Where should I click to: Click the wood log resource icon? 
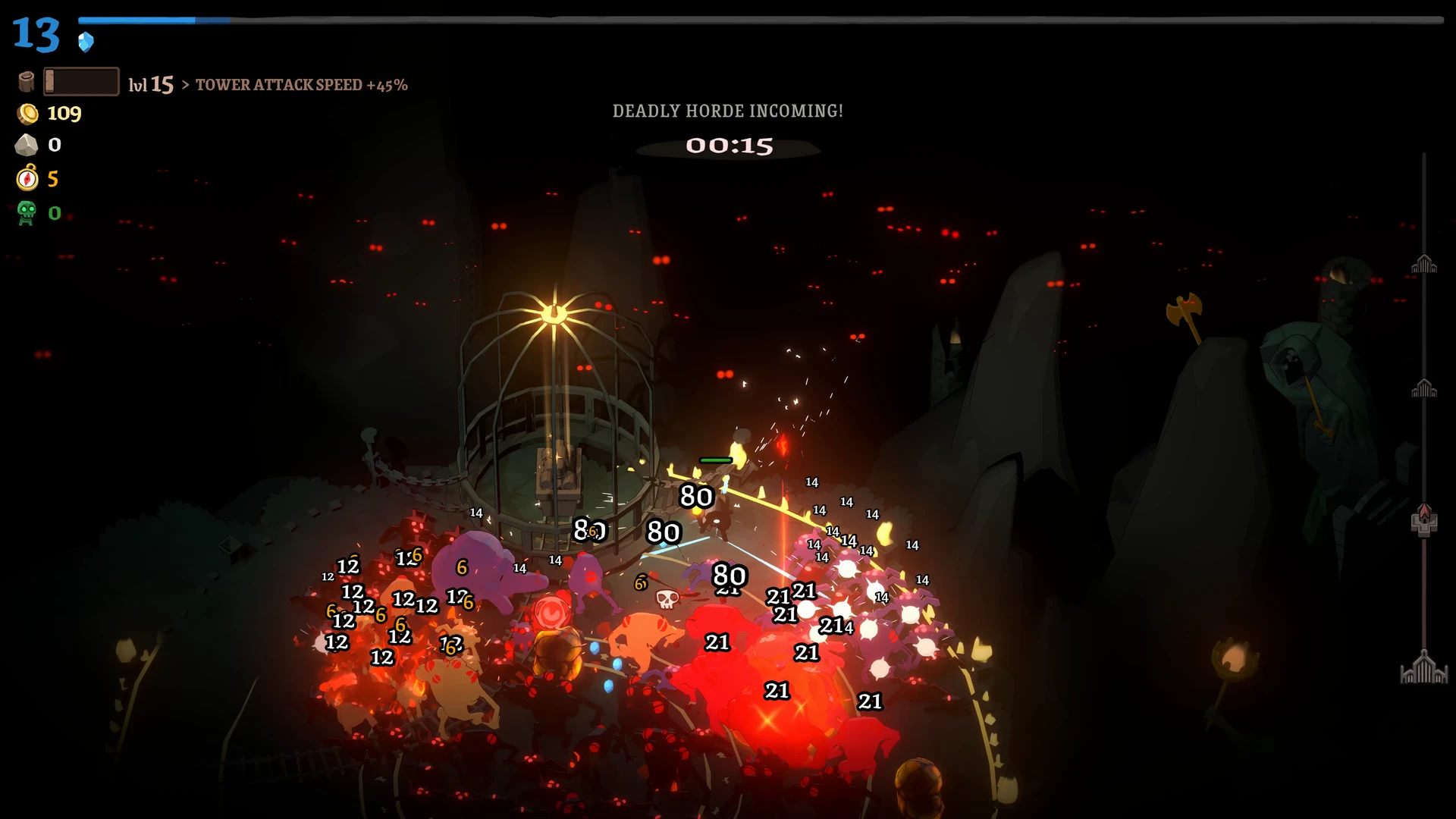pyautogui.click(x=27, y=81)
